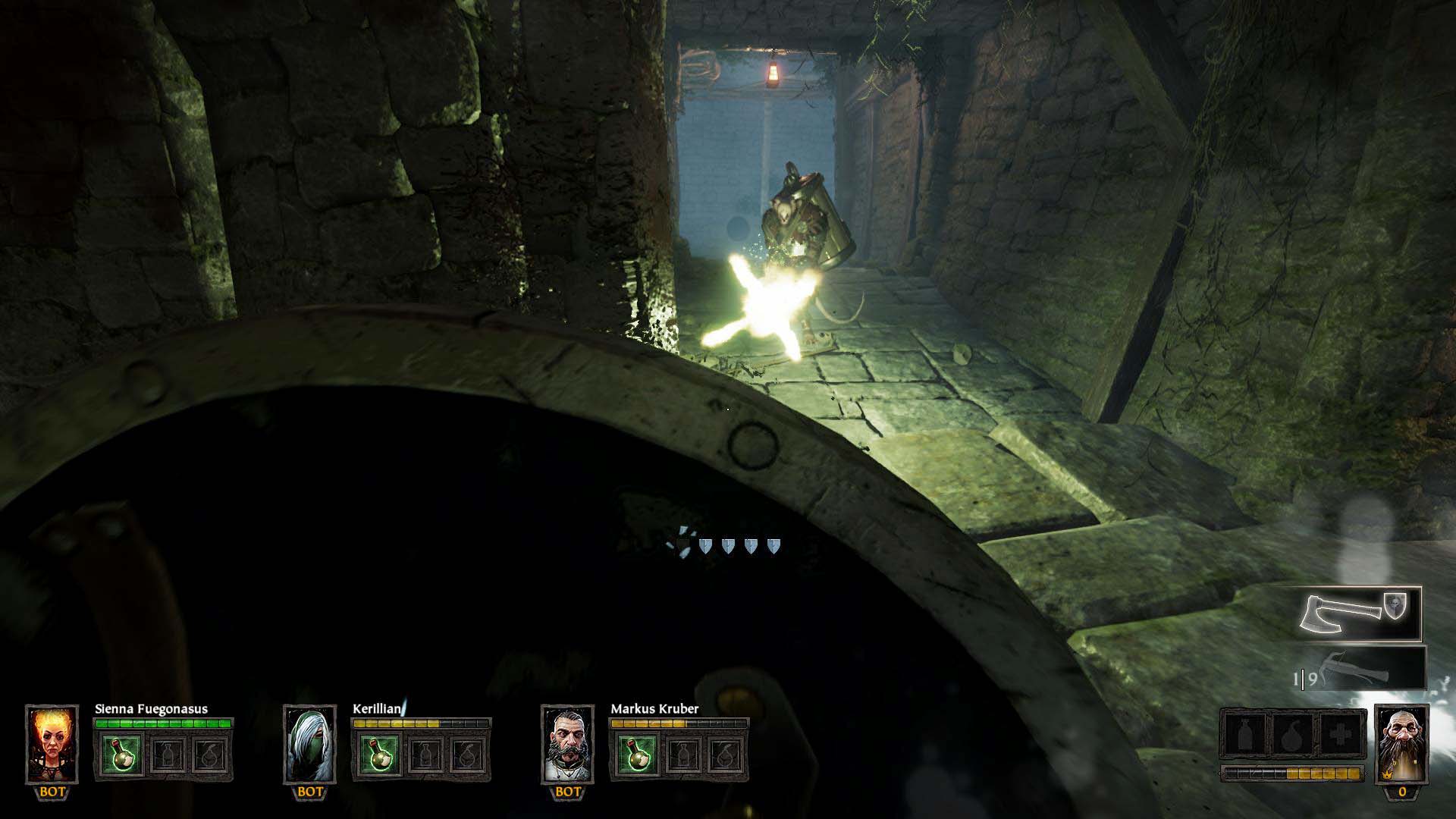This screenshot has width=1456, height=819.
Task: Click Kerillian's character portrait
Action: click(x=309, y=744)
